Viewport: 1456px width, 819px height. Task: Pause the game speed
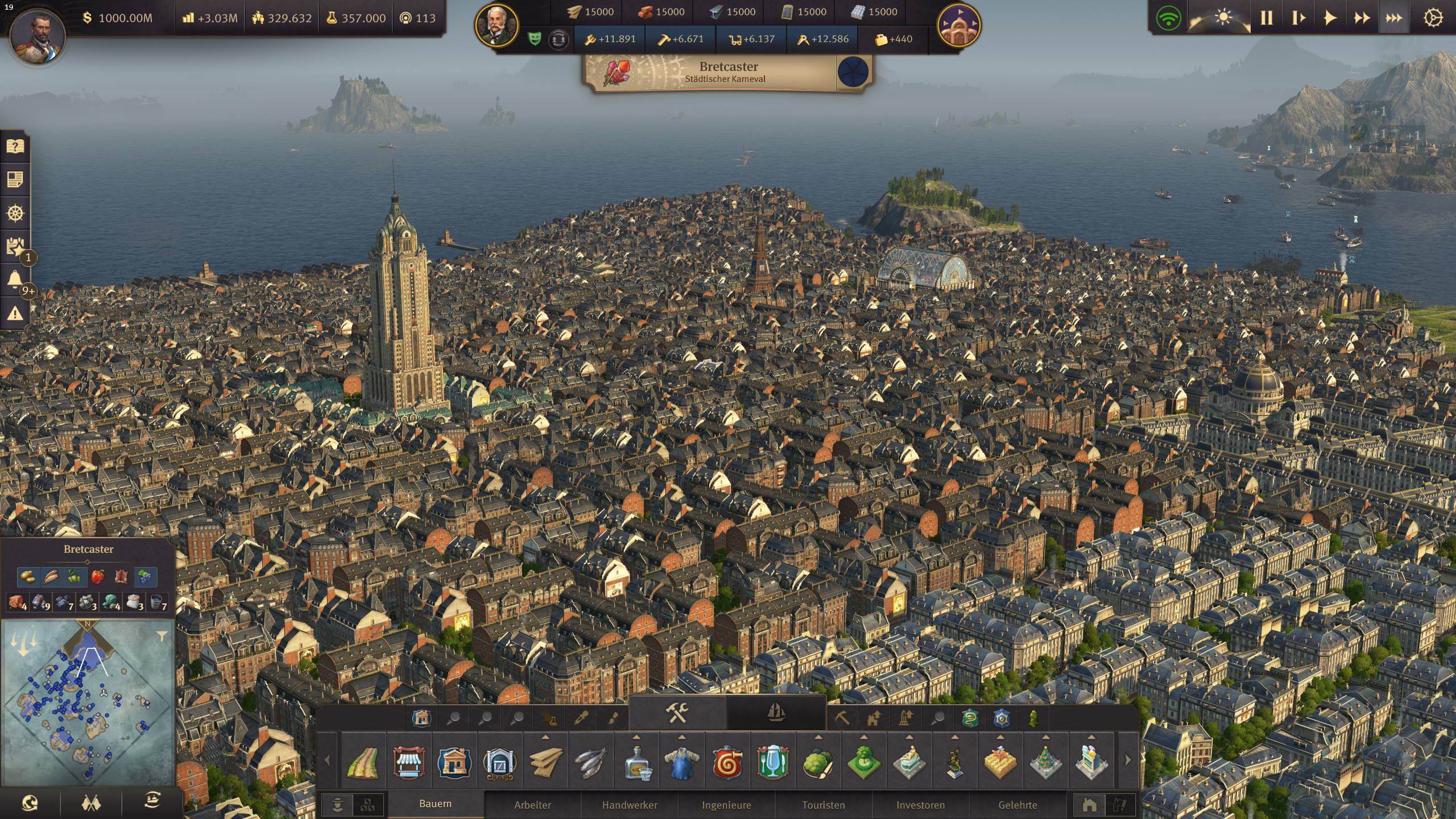1267,18
